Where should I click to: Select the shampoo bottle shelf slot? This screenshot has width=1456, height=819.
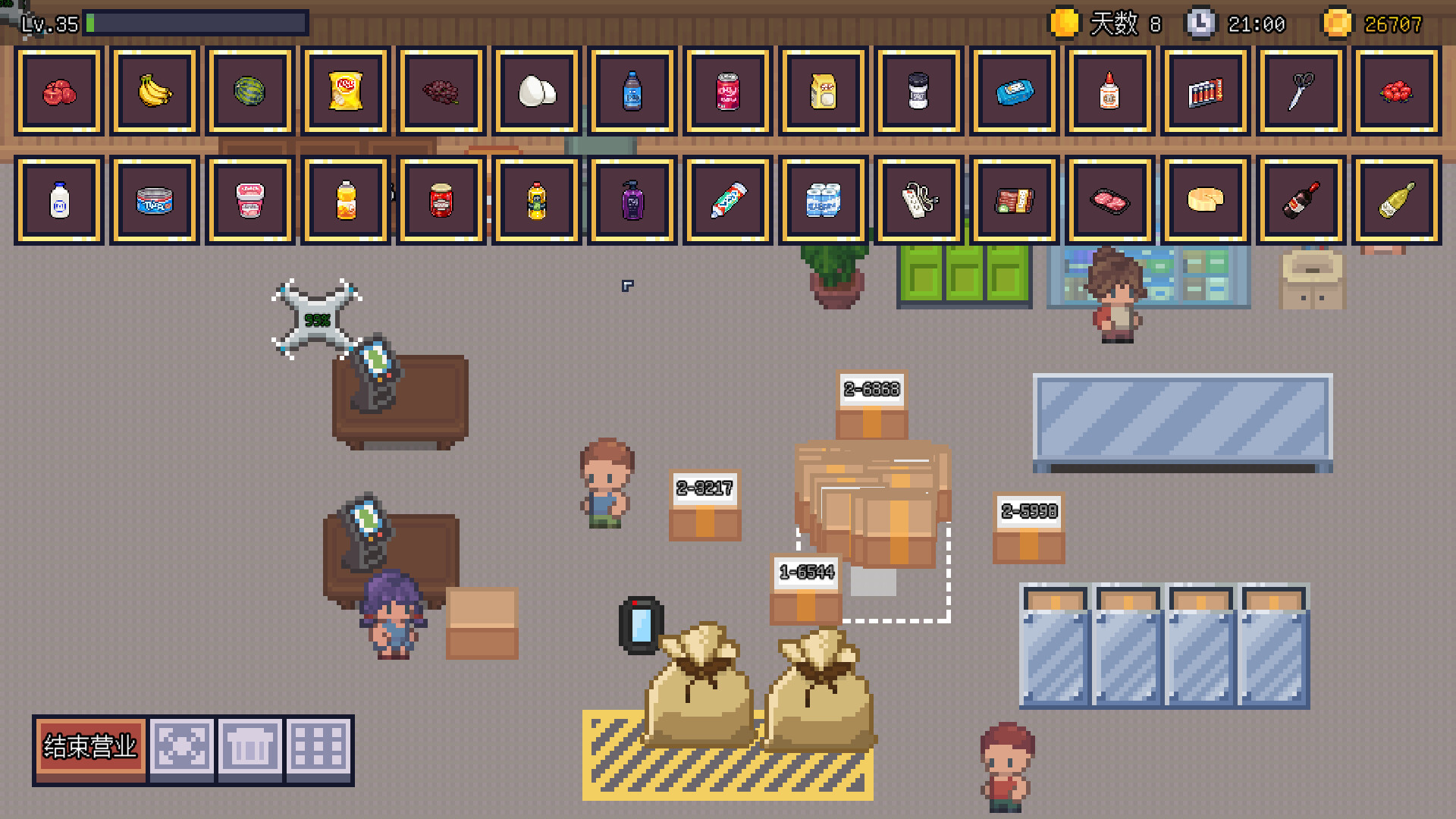click(632, 201)
